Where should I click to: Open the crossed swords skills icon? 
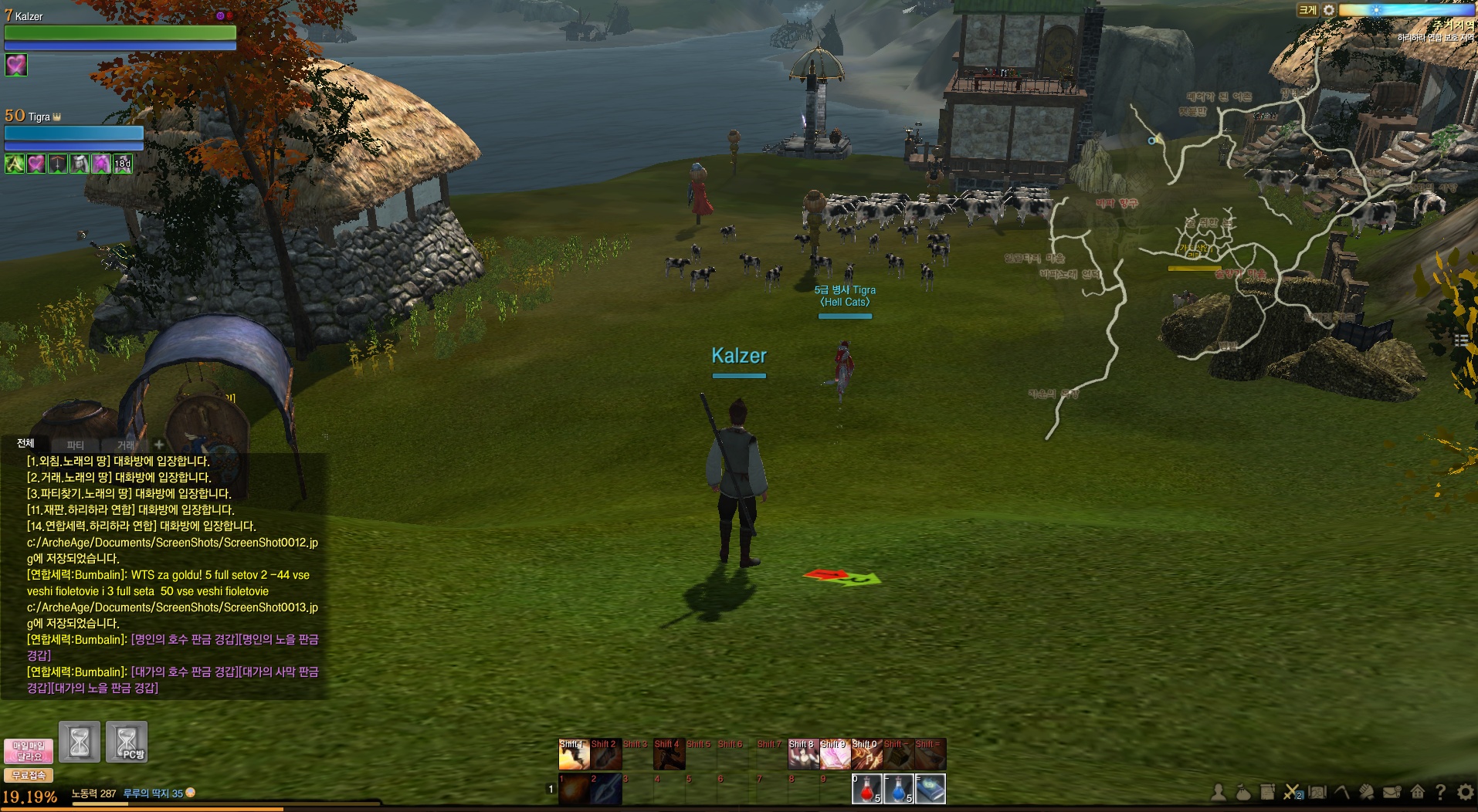[1292, 792]
